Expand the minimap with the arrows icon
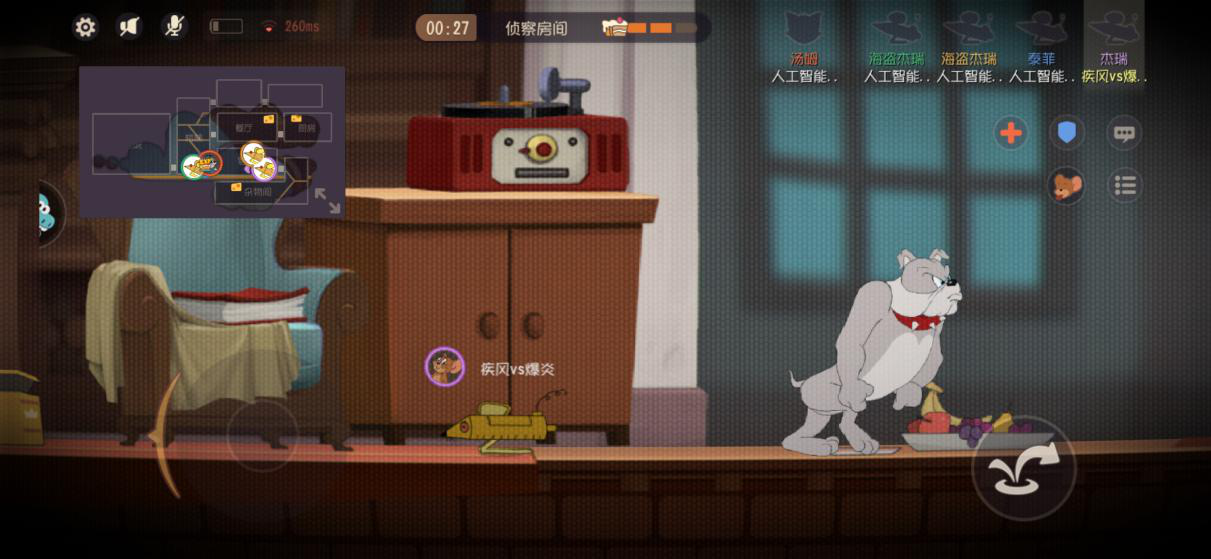The image size is (1211, 559). (327, 200)
